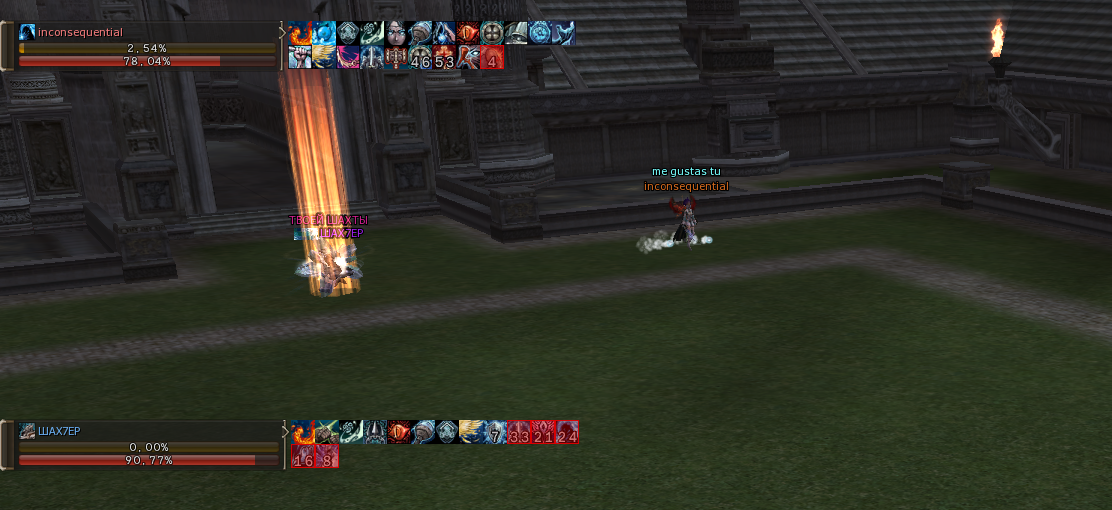Click ШАХ7ЕР's golden wings buff icon
The width and height of the screenshot is (1112, 510).
tap(471, 432)
